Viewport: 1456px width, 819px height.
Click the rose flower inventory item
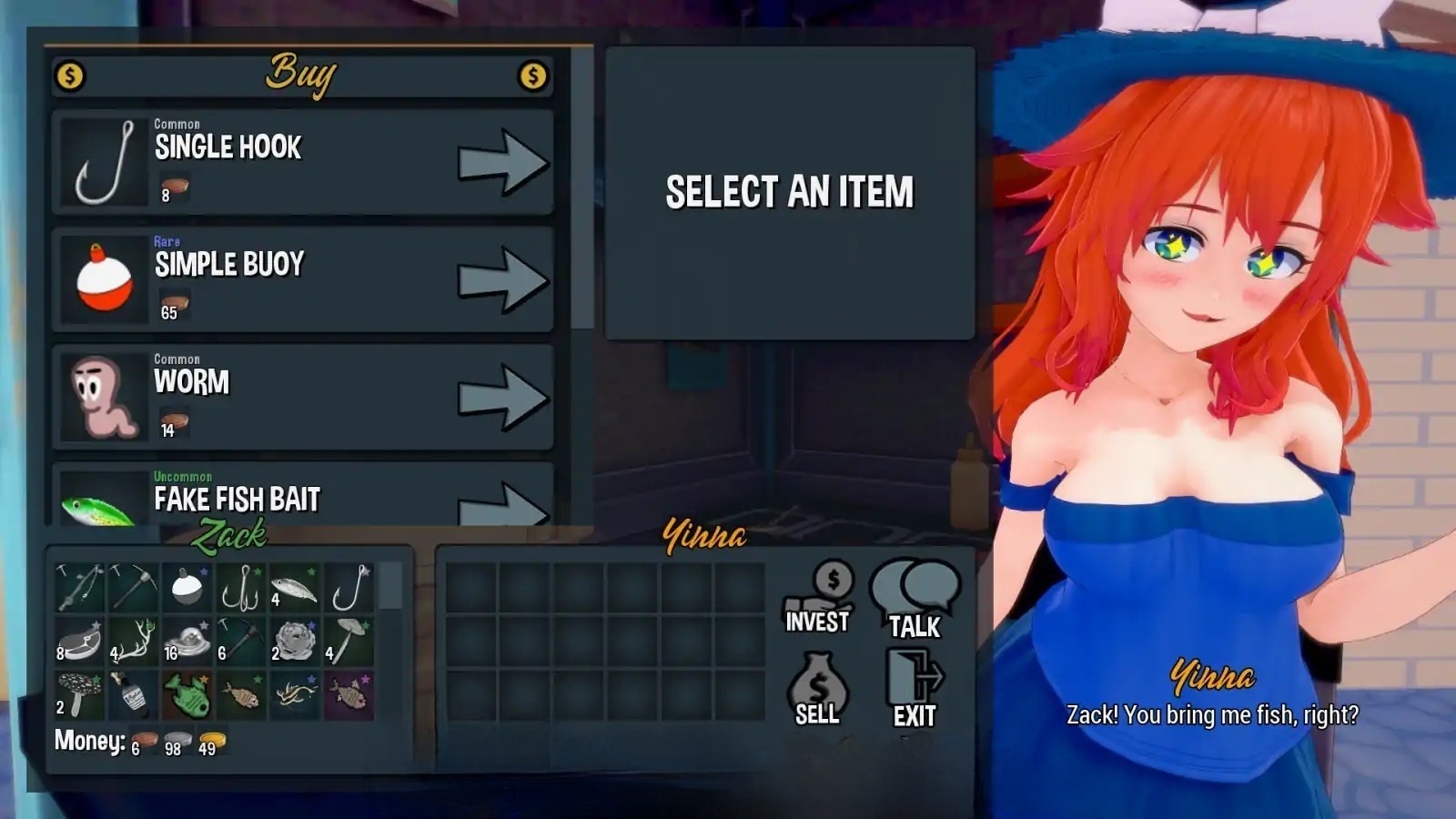[x=294, y=642]
